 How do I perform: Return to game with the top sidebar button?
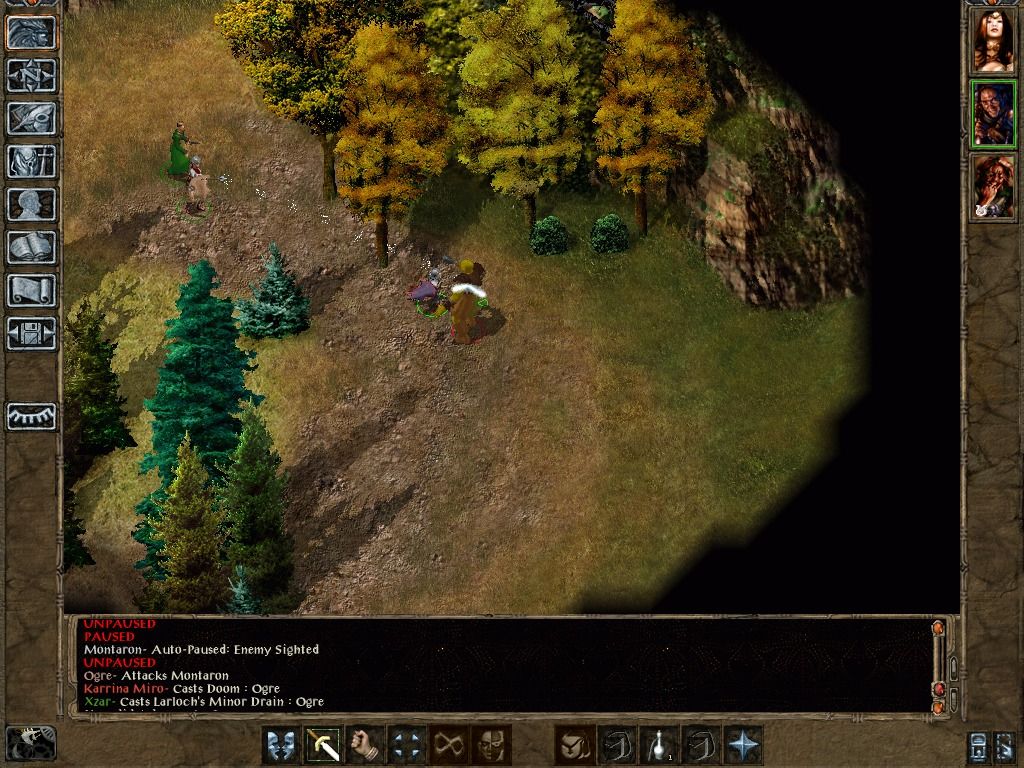(x=31, y=32)
